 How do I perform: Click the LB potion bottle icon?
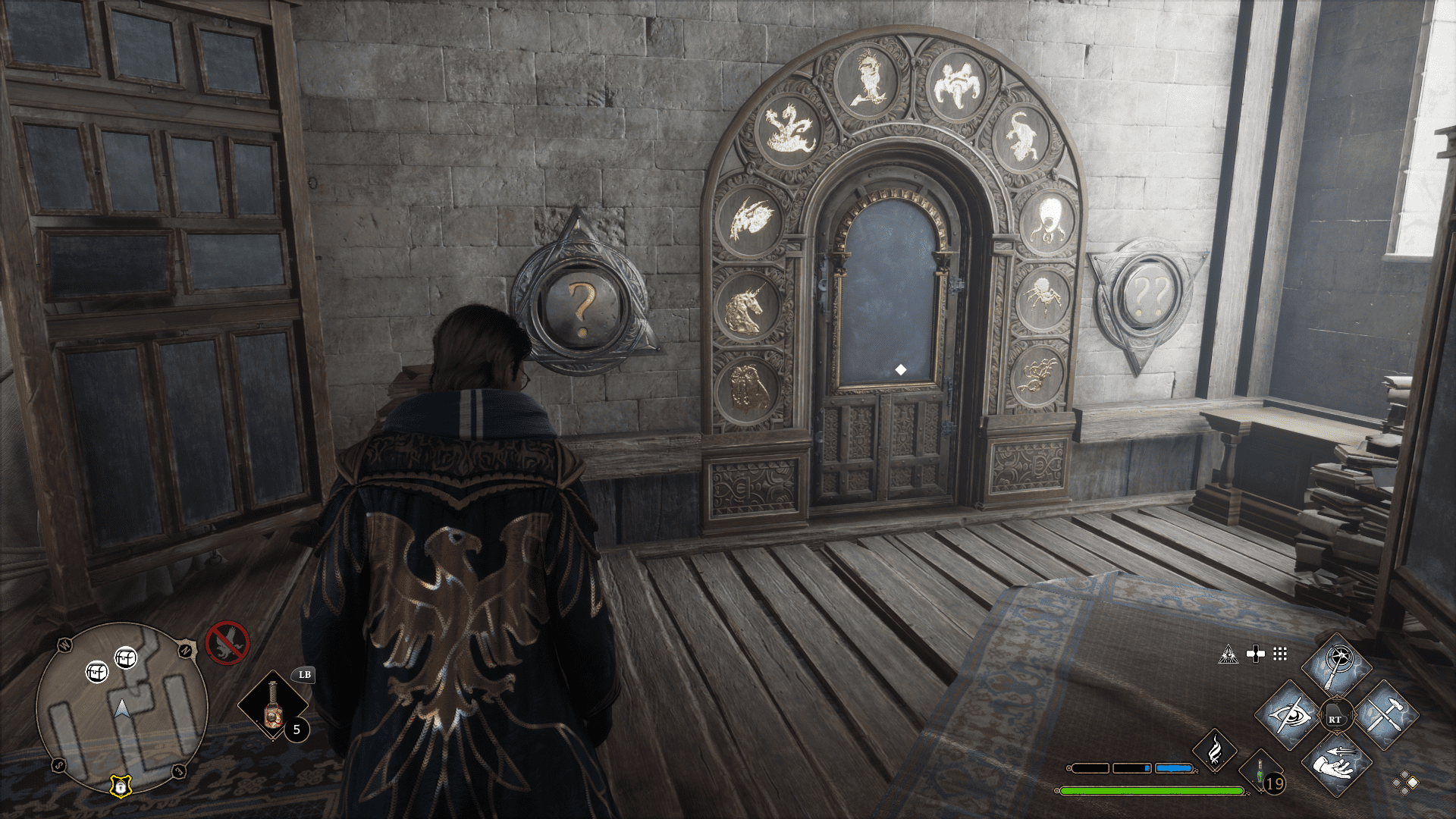[x=273, y=709]
